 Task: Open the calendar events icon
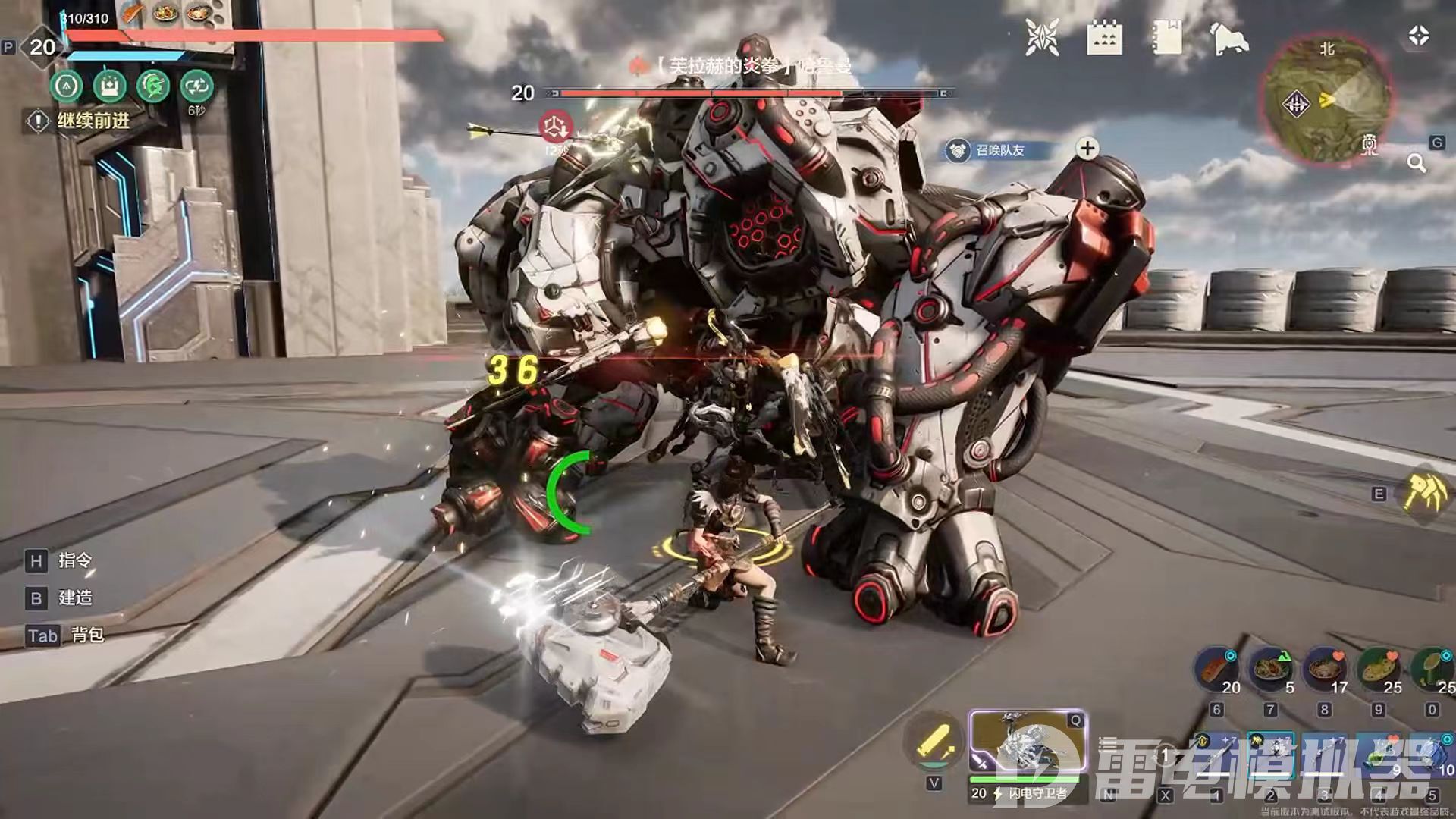click(x=1104, y=38)
